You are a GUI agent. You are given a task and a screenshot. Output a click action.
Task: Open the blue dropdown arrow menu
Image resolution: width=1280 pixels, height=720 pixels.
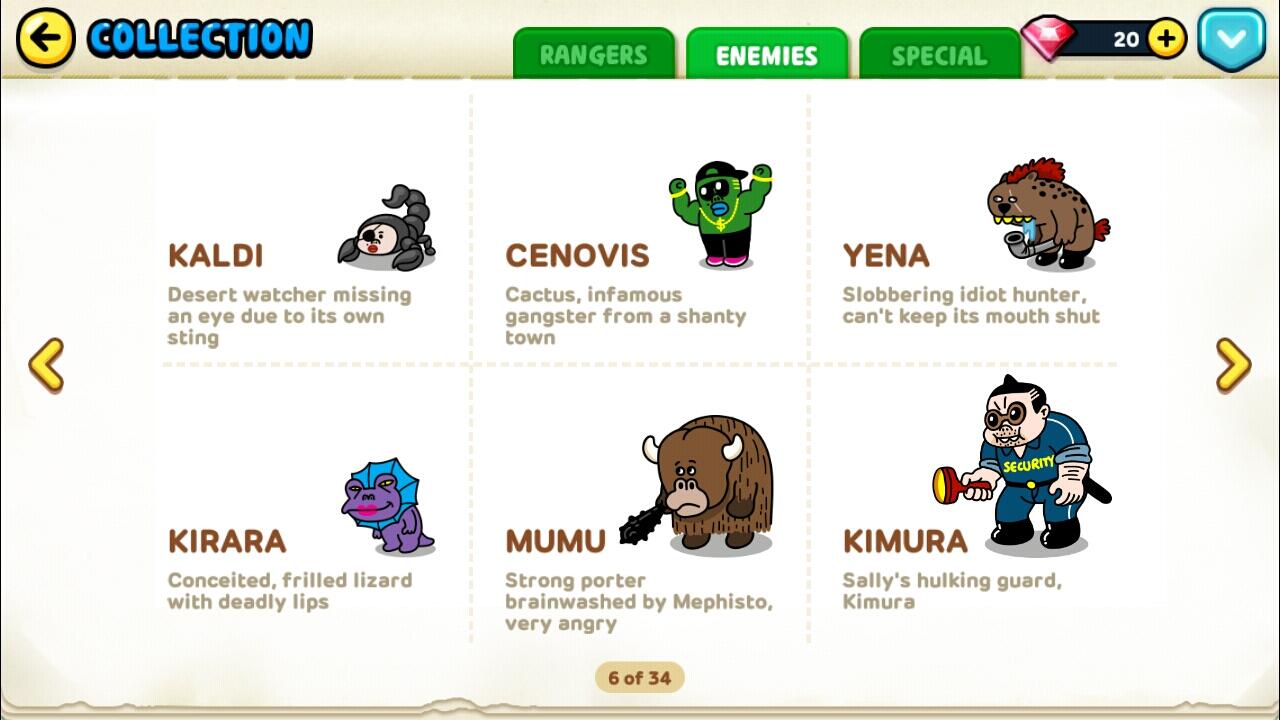[1231, 39]
